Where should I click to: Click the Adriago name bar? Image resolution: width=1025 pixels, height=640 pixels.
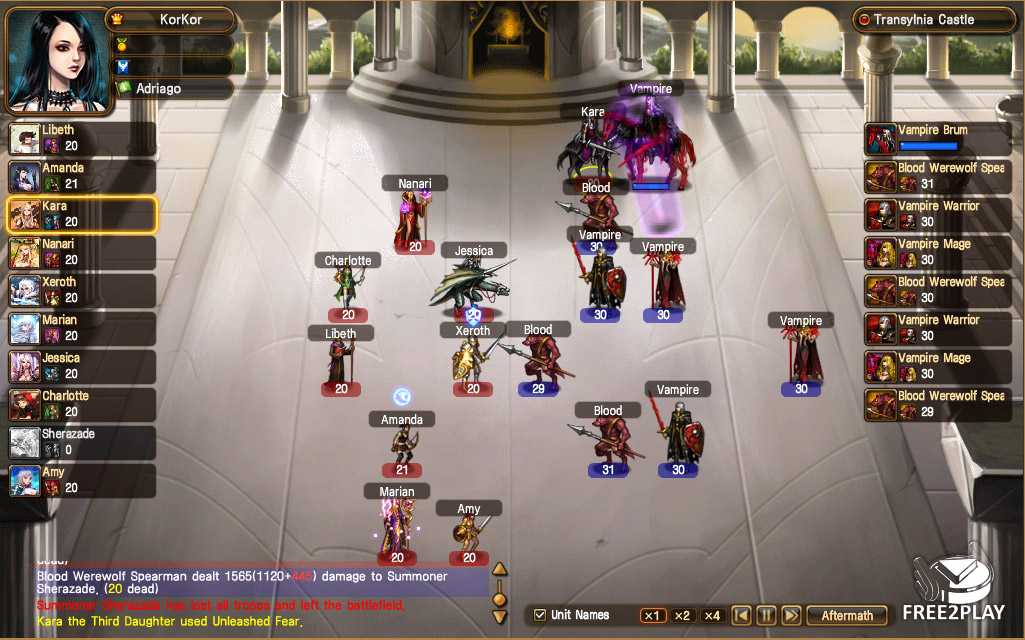click(174, 88)
